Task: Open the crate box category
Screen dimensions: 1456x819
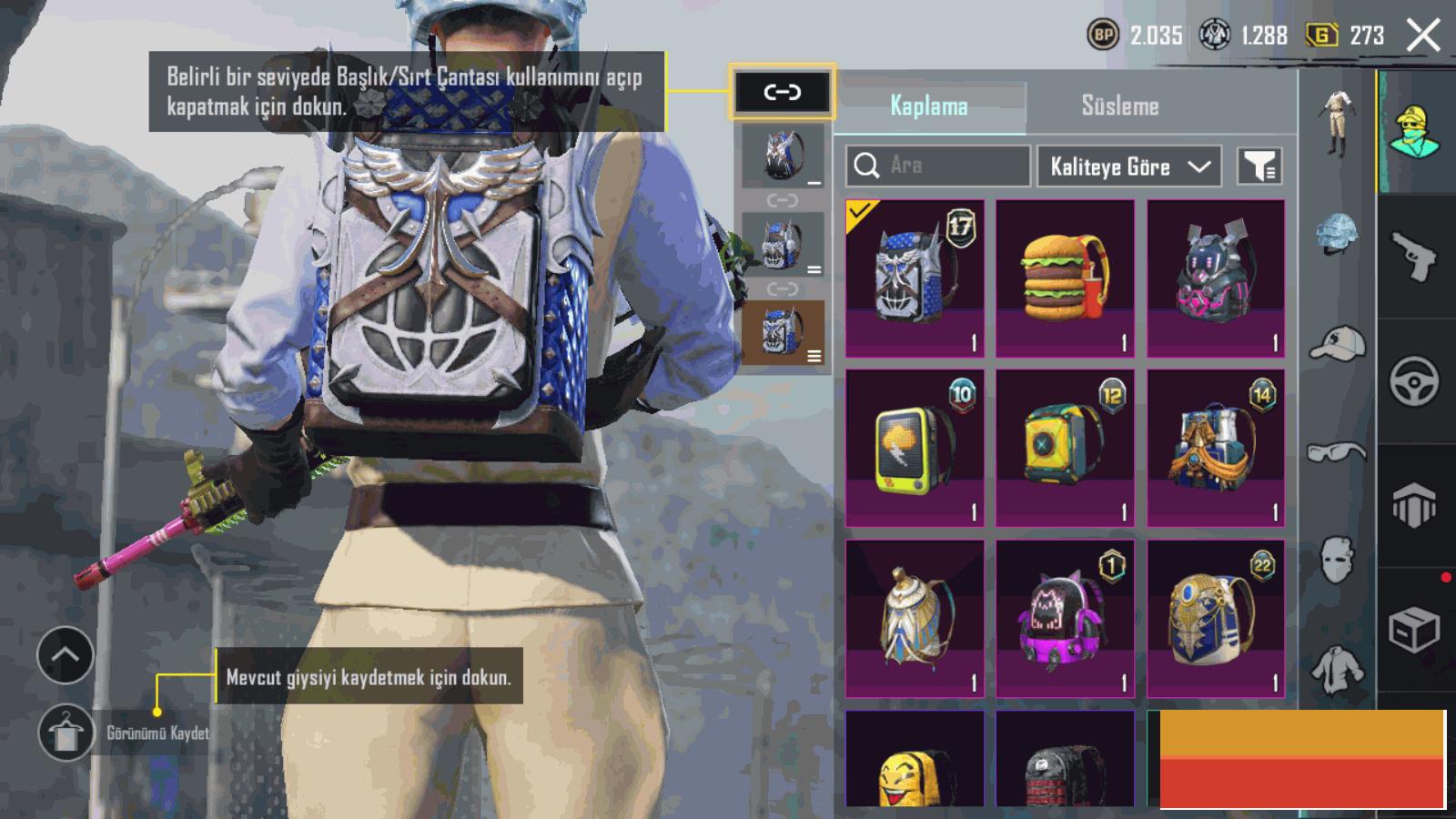Action: tap(1414, 630)
